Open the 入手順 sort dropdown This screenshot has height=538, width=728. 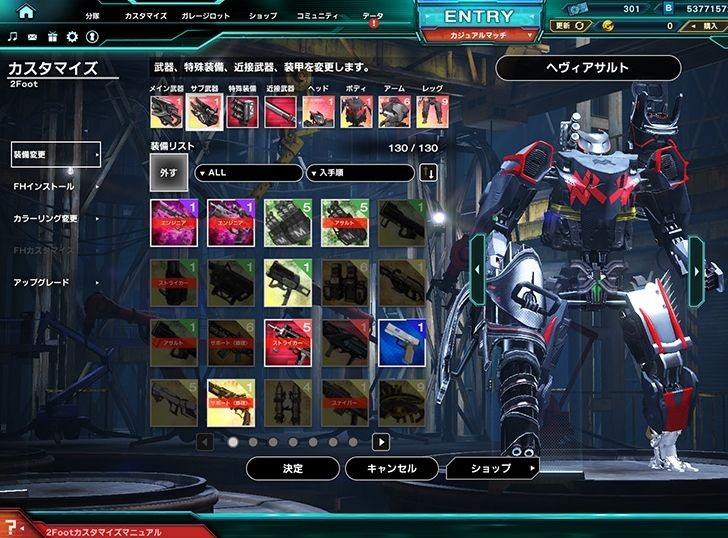coord(360,173)
